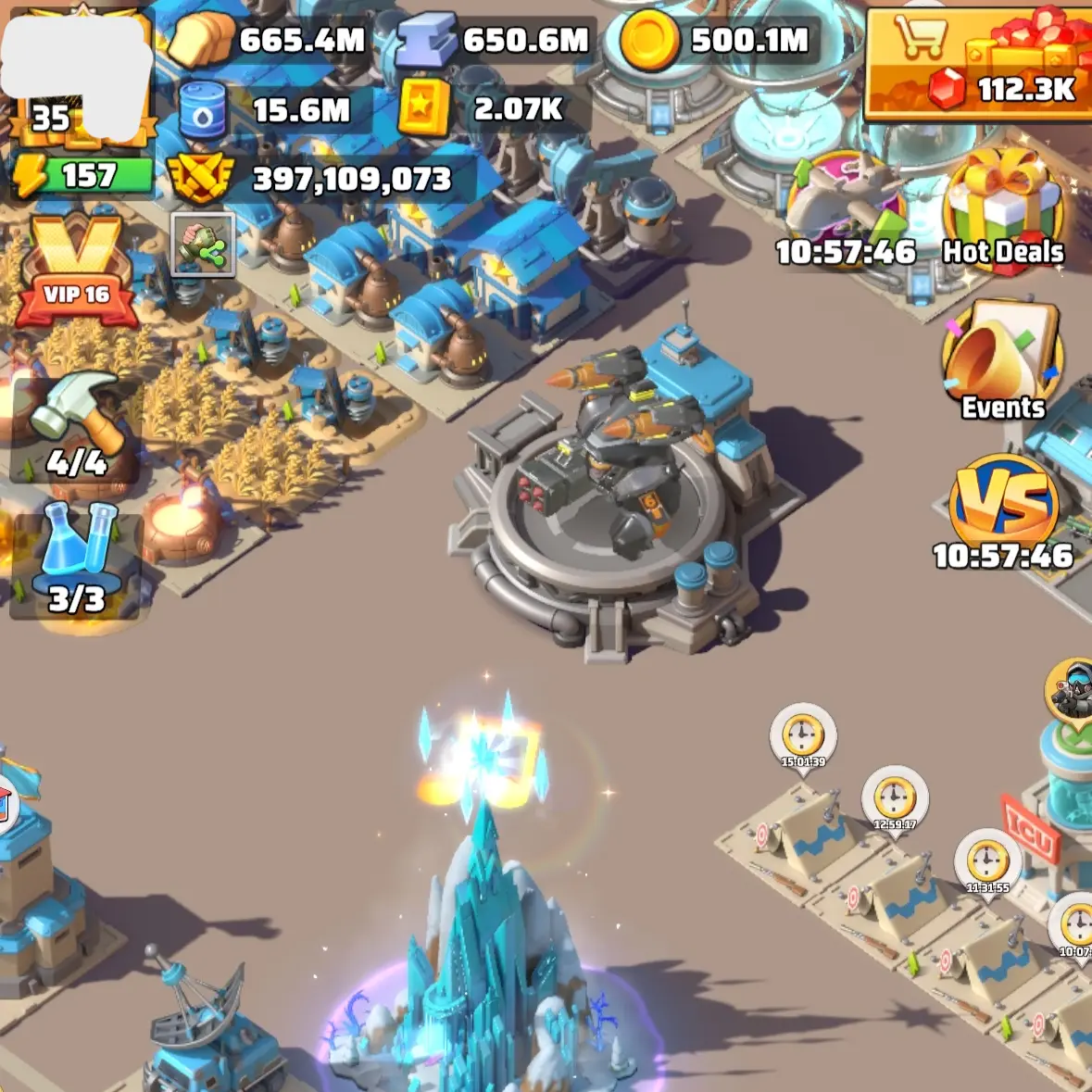Viewport: 1092px width, 1092px height.
Task: Open the Hot Deals gift box
Action: (x=1004, y=208)
